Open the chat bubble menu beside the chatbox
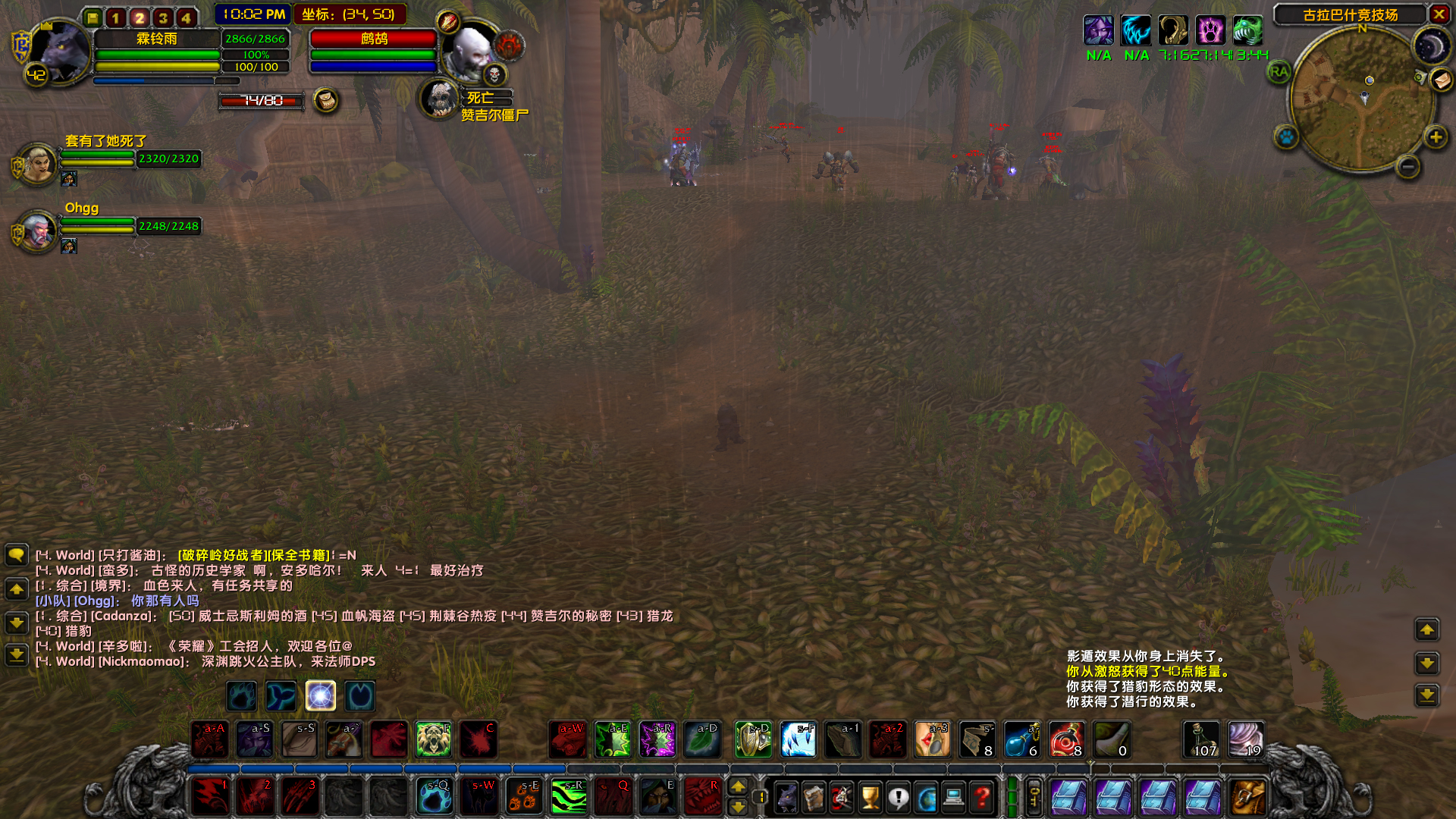Screen dimensions: 1456x819 point(17,556)
